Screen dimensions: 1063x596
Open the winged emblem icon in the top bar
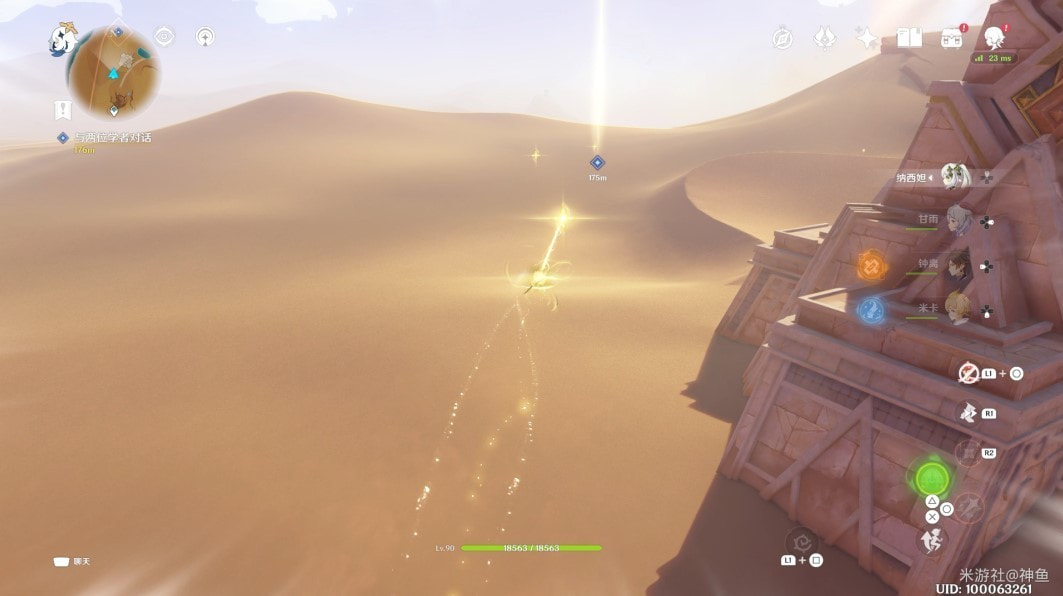[826, 38]
